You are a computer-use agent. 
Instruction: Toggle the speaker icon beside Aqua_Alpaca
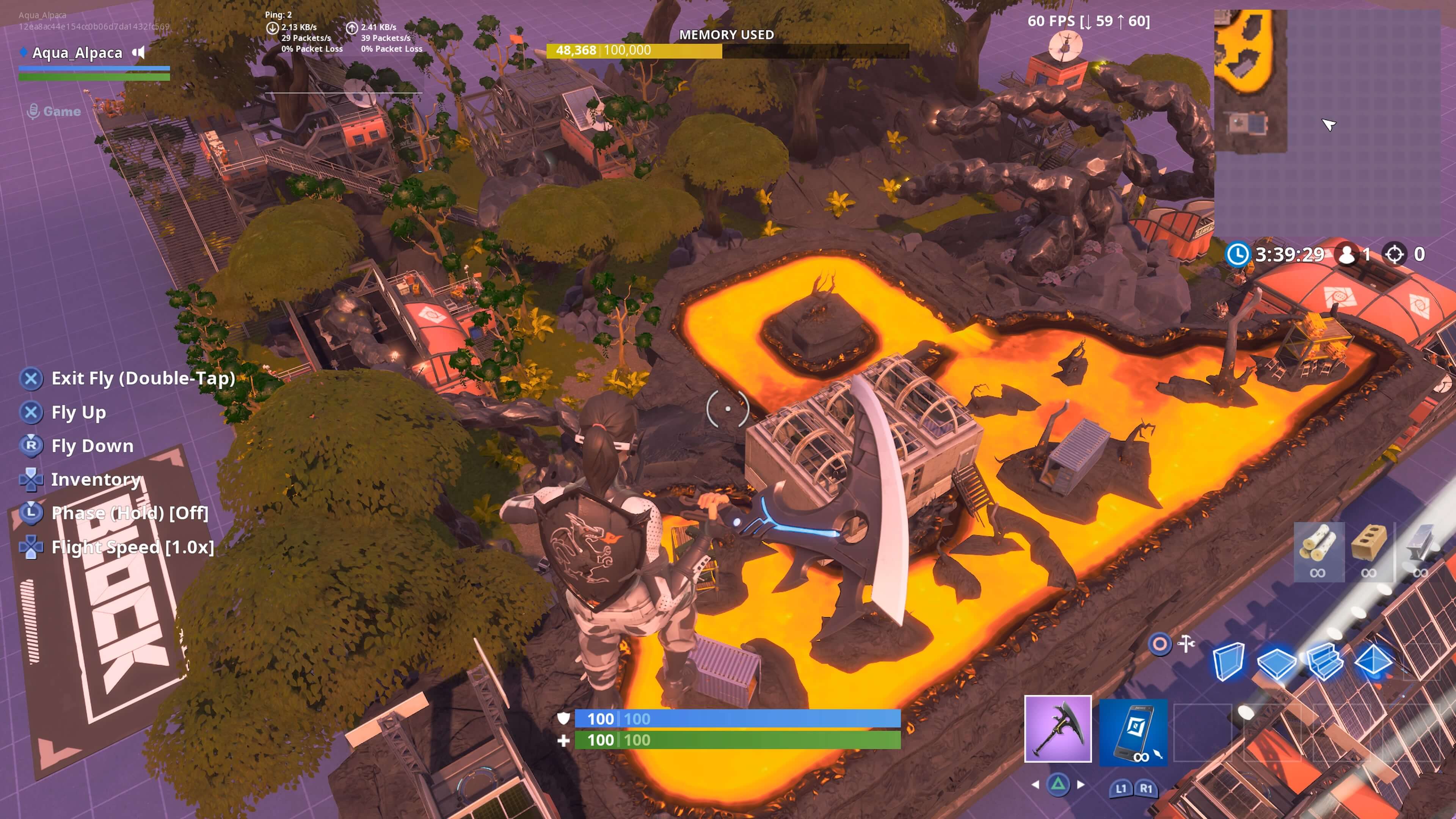(x=138, y=53)
